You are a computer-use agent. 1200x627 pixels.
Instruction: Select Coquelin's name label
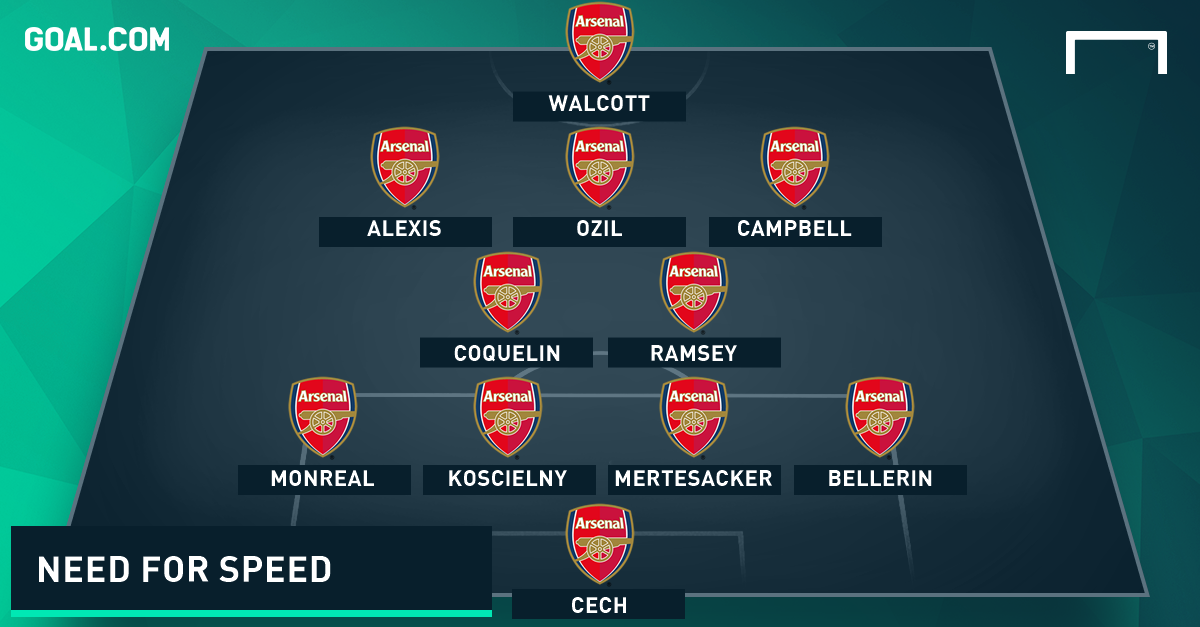click(506, 353)
